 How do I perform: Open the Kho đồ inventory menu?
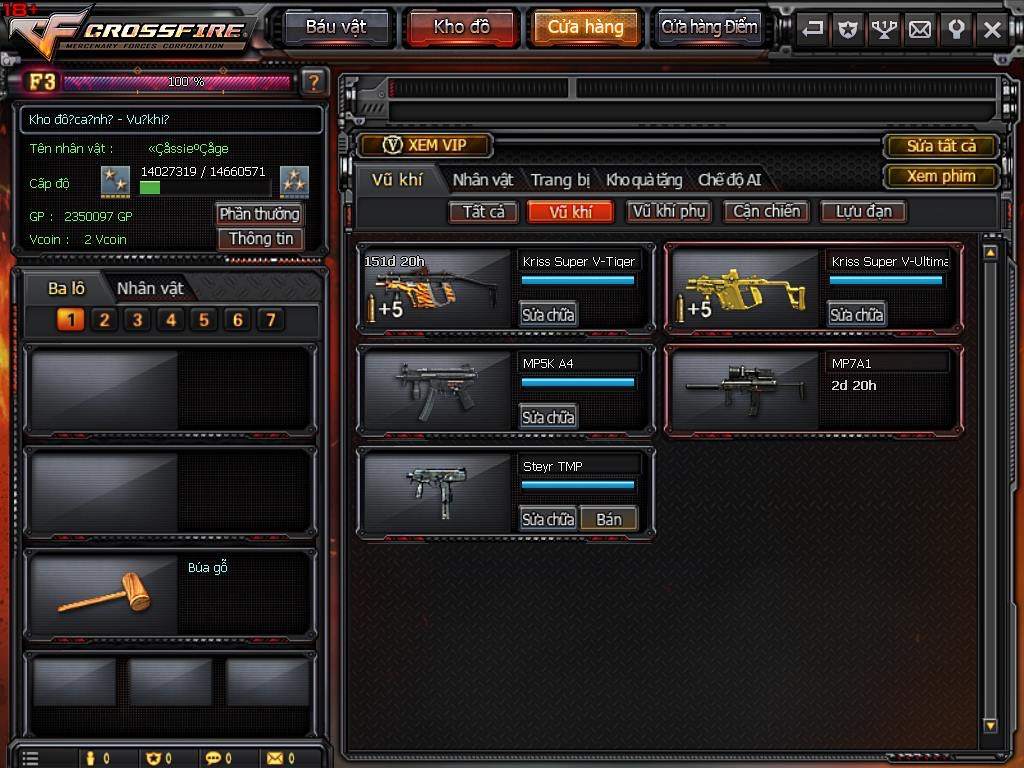pyautogui.click(x=461, y=27)
